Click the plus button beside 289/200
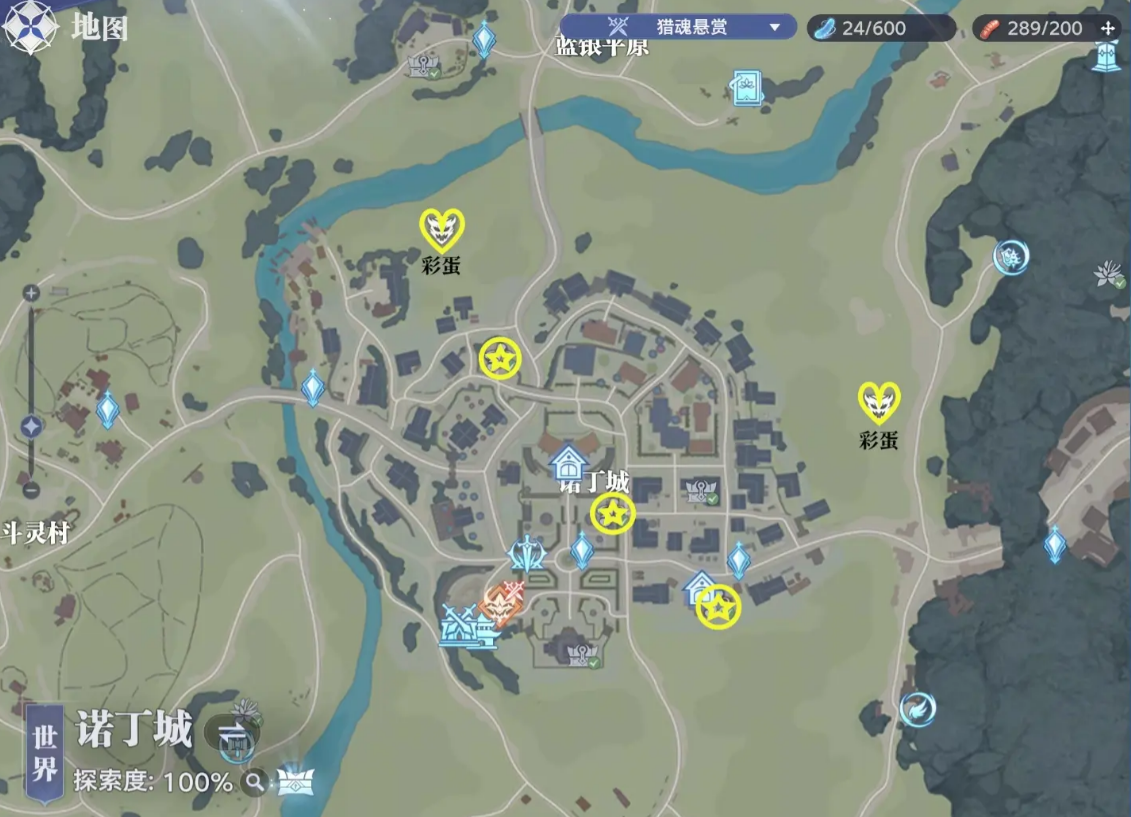Screen dimensions: 1131x817 (x=1107, y=28)
